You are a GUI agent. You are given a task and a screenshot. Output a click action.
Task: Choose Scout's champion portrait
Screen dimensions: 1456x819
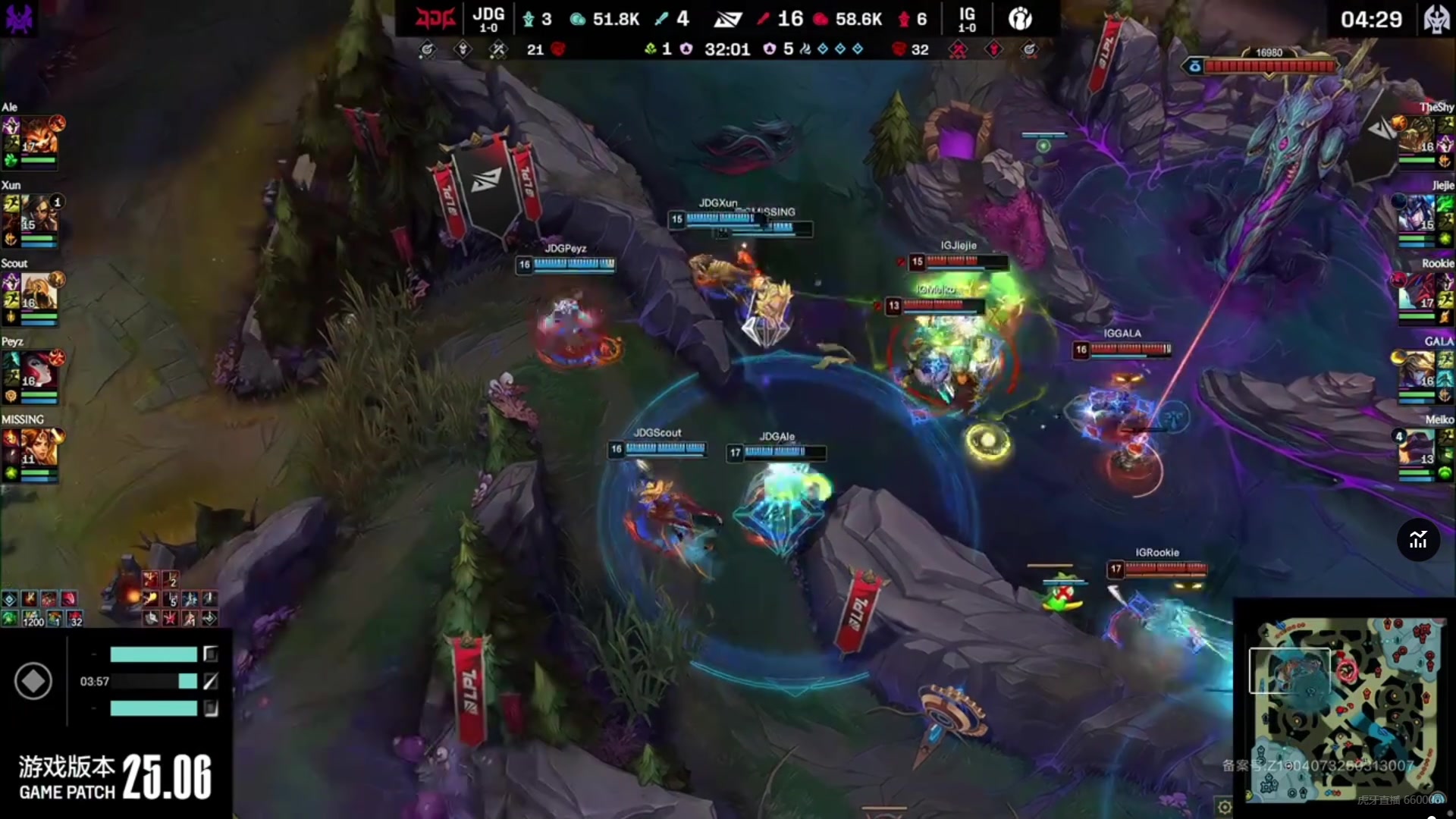pyautogui.click(x=39, y=291)
